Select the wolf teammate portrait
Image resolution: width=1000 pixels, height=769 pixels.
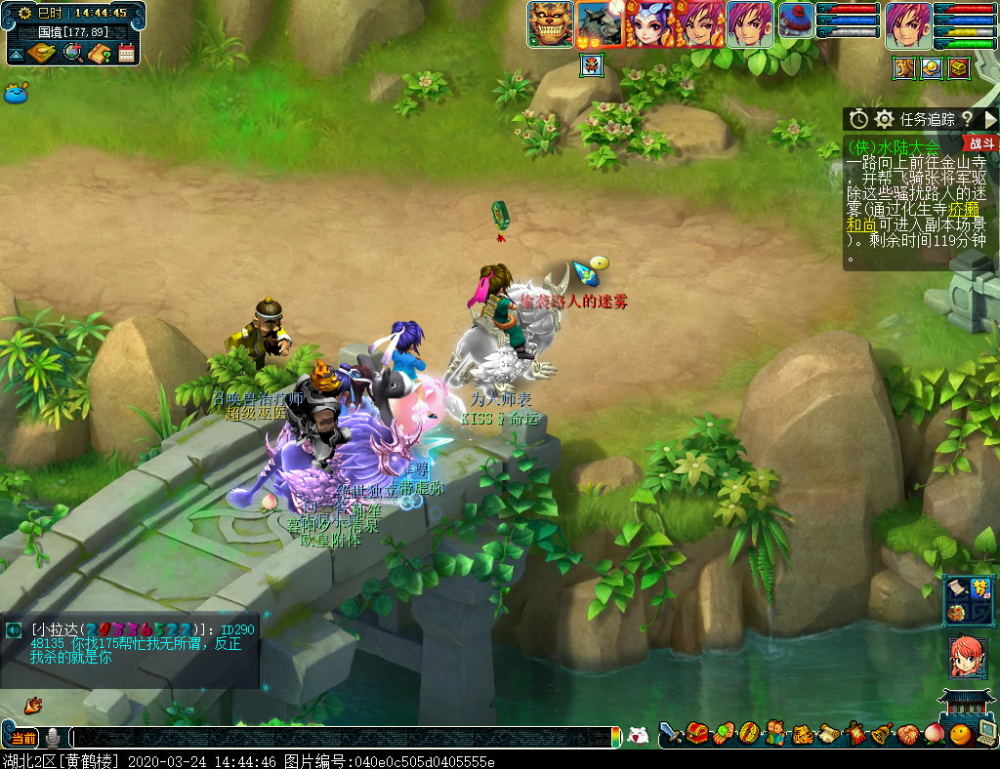tap(600, 24)
